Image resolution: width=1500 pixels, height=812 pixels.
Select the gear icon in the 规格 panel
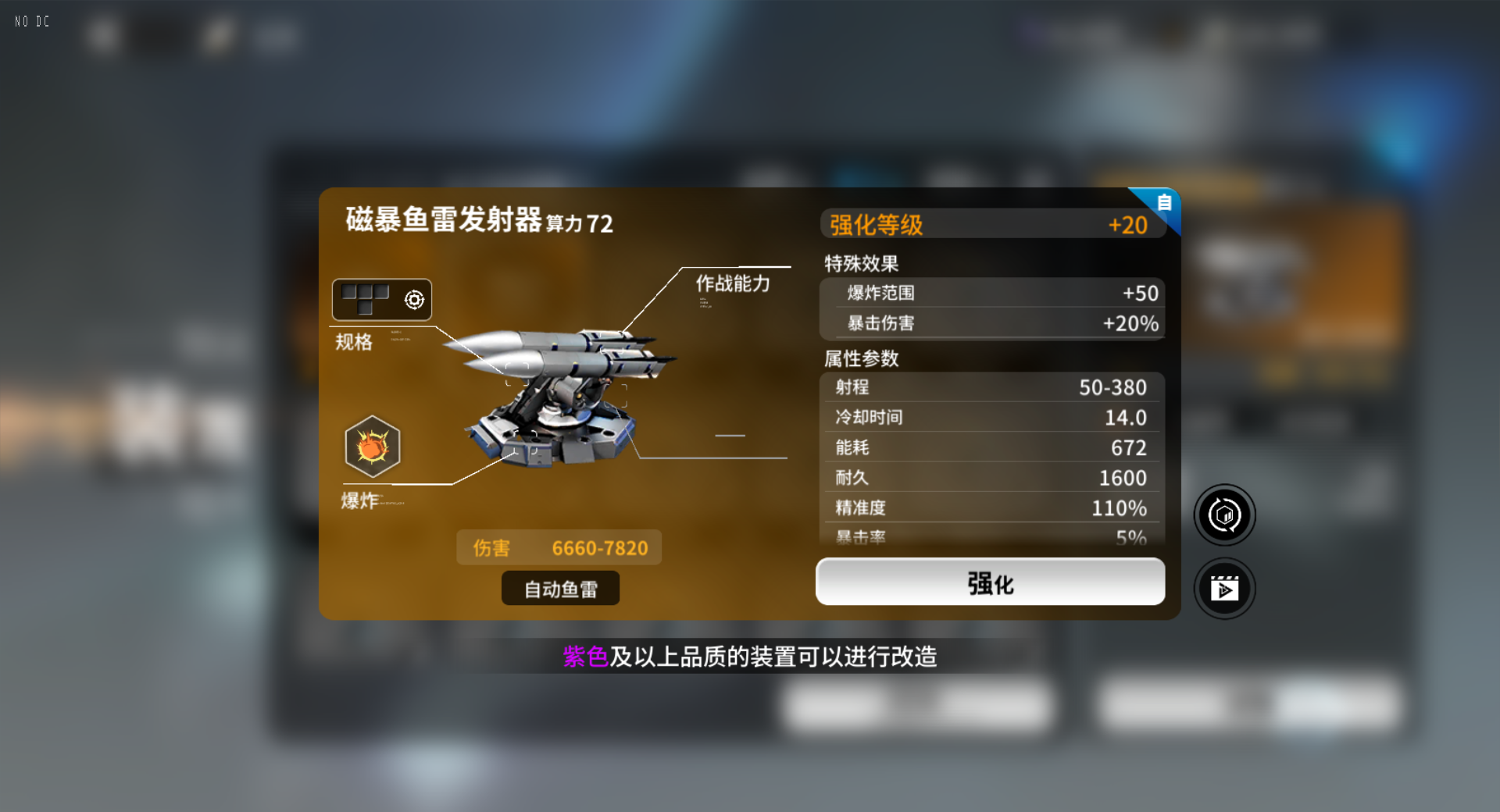coord(413,299)
